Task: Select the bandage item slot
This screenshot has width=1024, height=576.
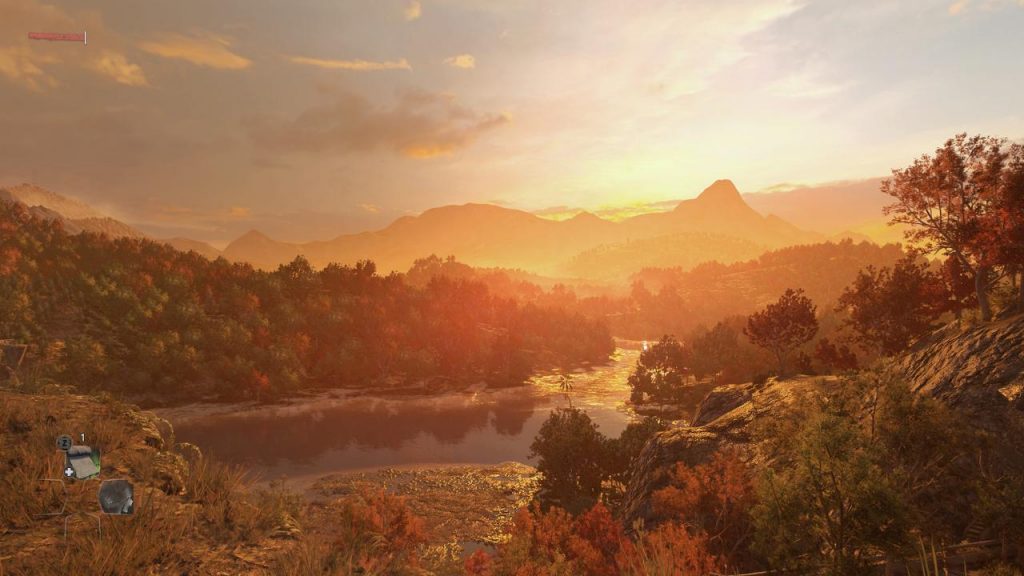Action: click(x=83, y=463)
